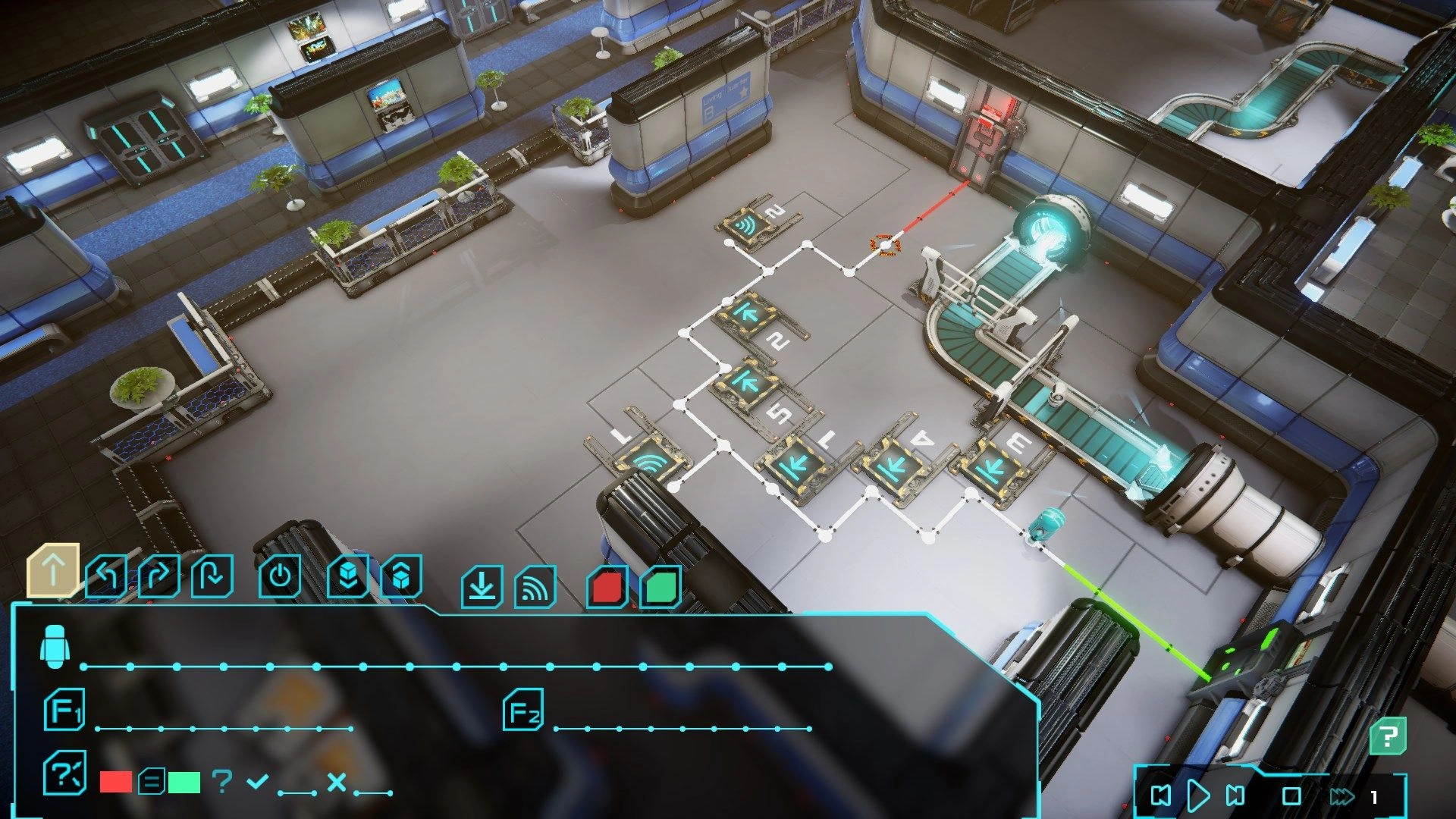Stop the program execution

[x=1291, y=796]
